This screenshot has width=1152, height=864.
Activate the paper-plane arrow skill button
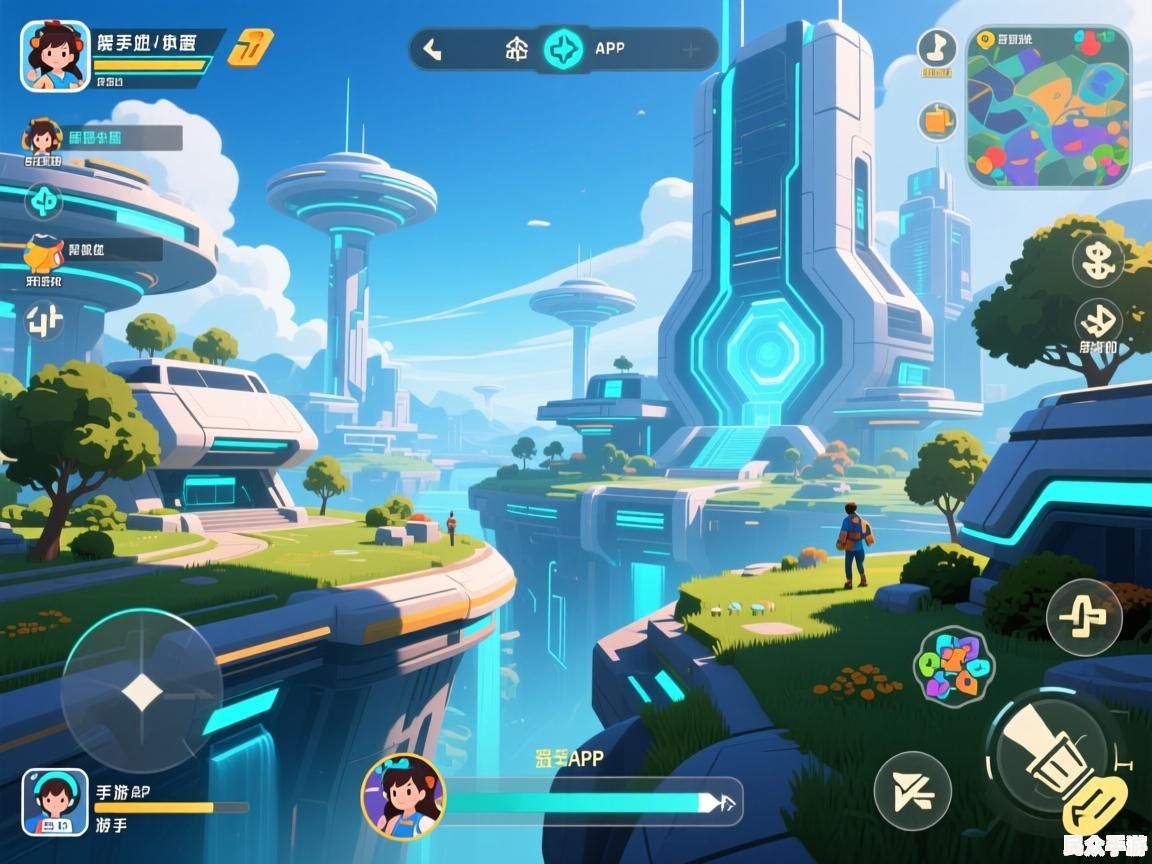point(912,790)
